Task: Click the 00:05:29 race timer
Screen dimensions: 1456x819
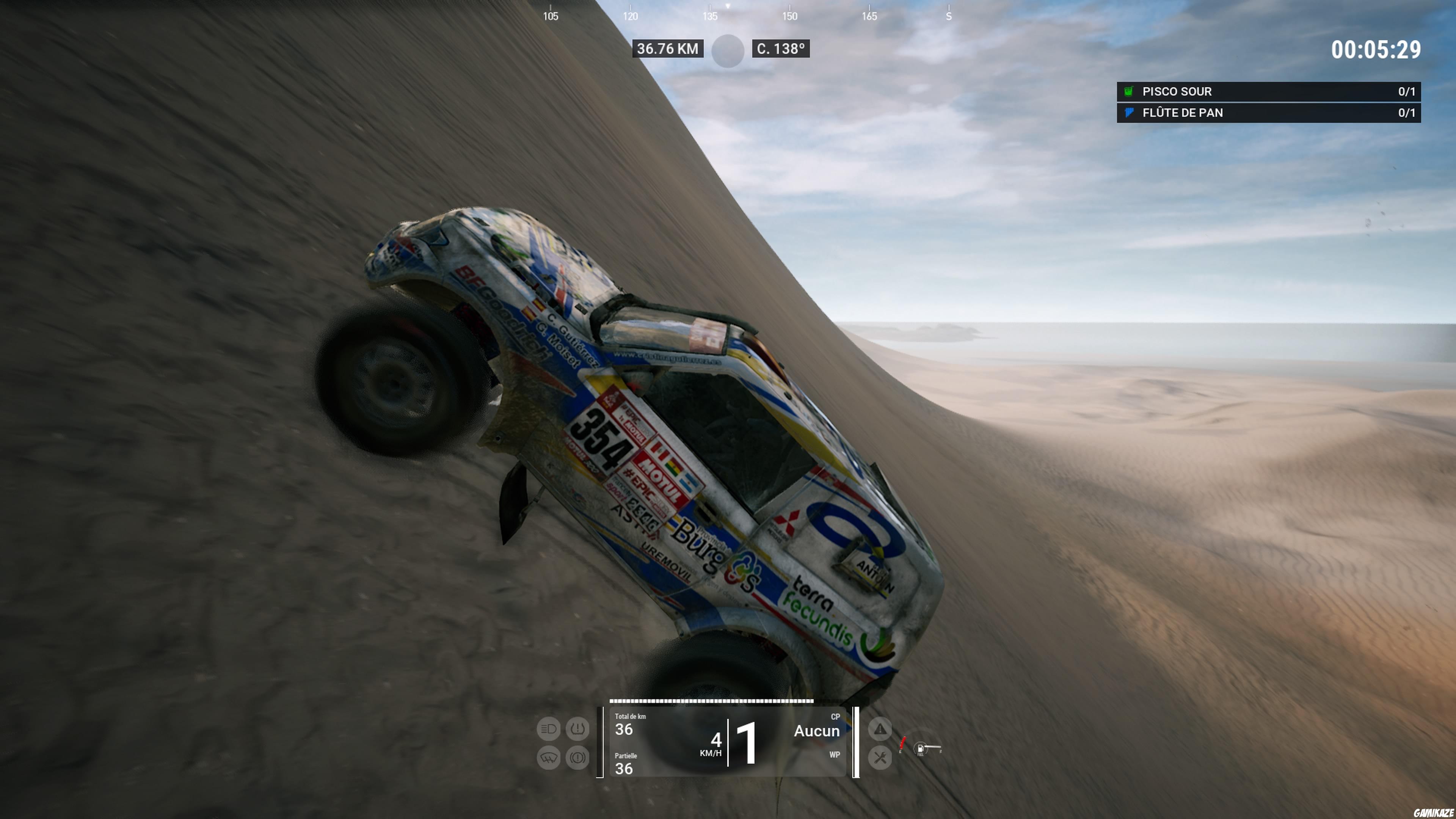Action: tap(1376, 50)
